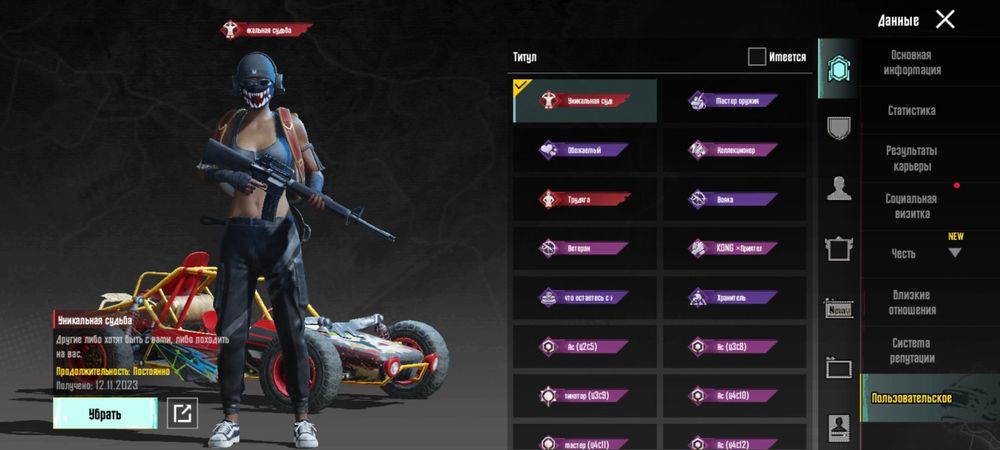Open the Статистика section
Image resolution: width=1000 pixels, height=450 pixels.
click(911, 111)
